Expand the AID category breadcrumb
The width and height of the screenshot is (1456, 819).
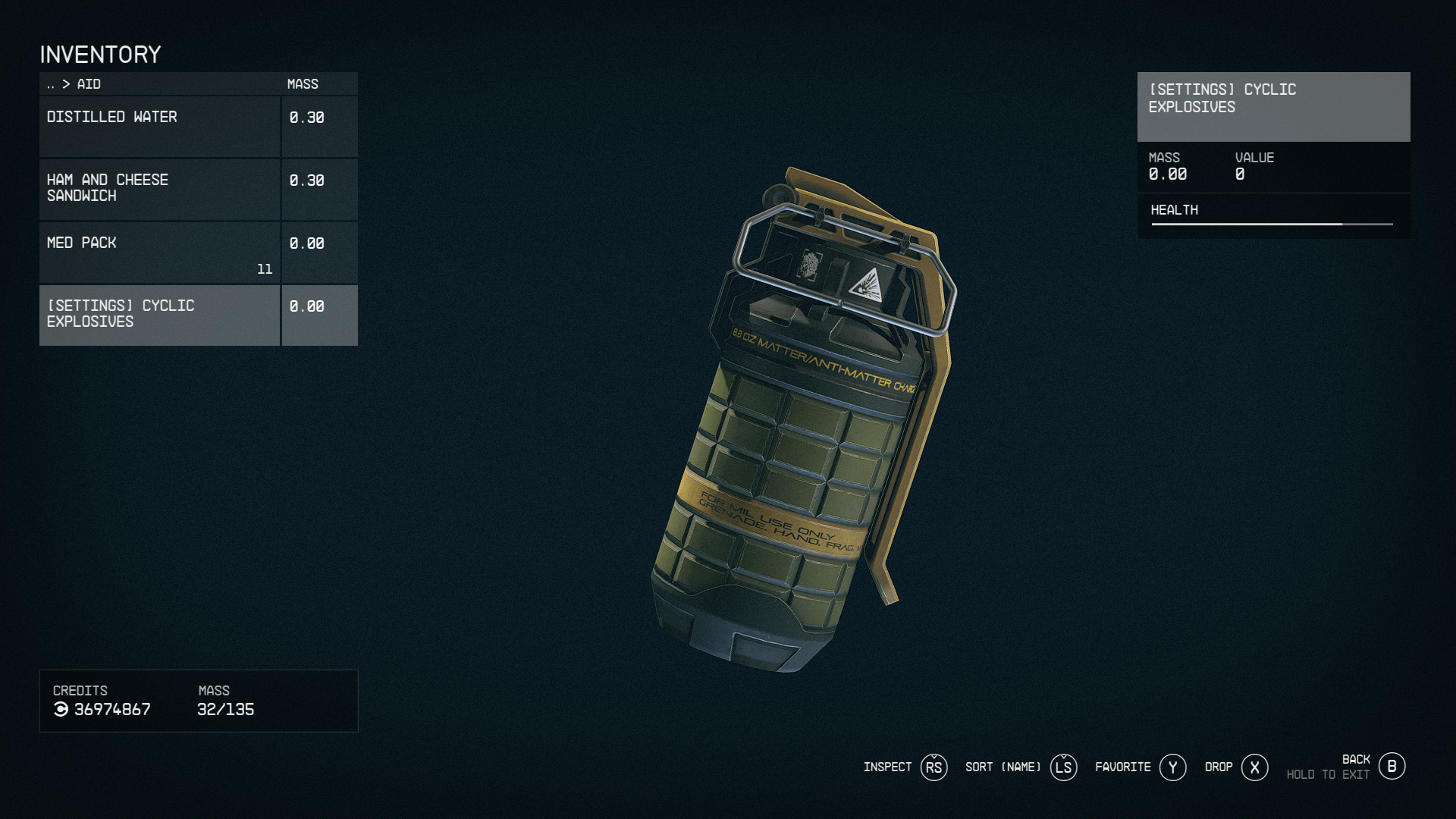point(89,84)
